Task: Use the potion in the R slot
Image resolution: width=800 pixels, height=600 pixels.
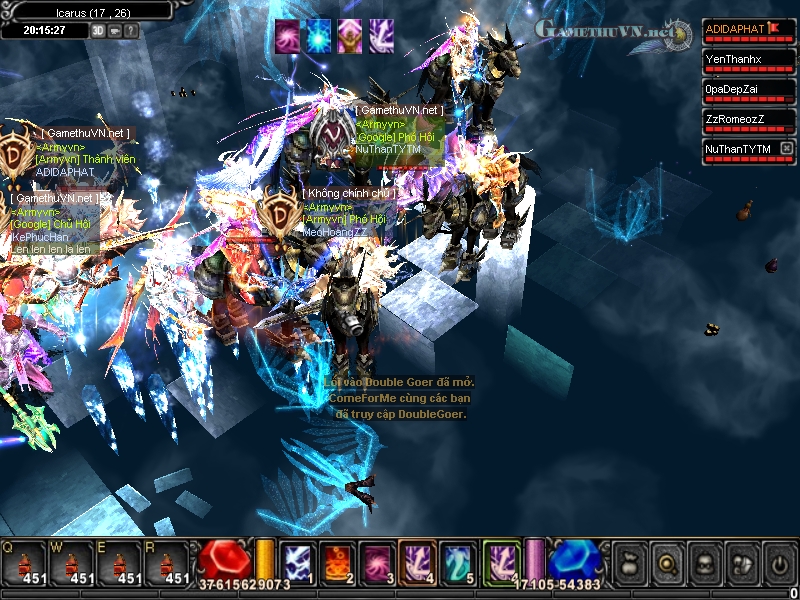Action: pos(167,564)
